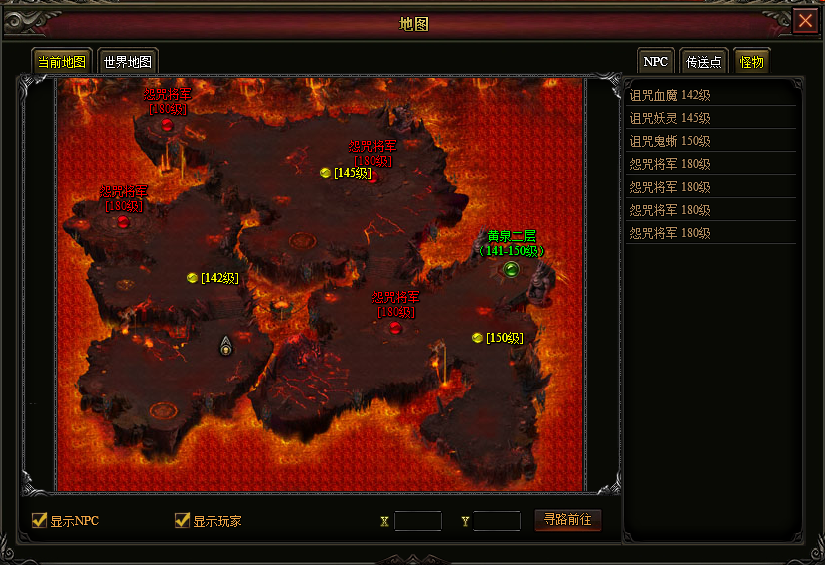Select the 传送点 tab

pos(704,61)
